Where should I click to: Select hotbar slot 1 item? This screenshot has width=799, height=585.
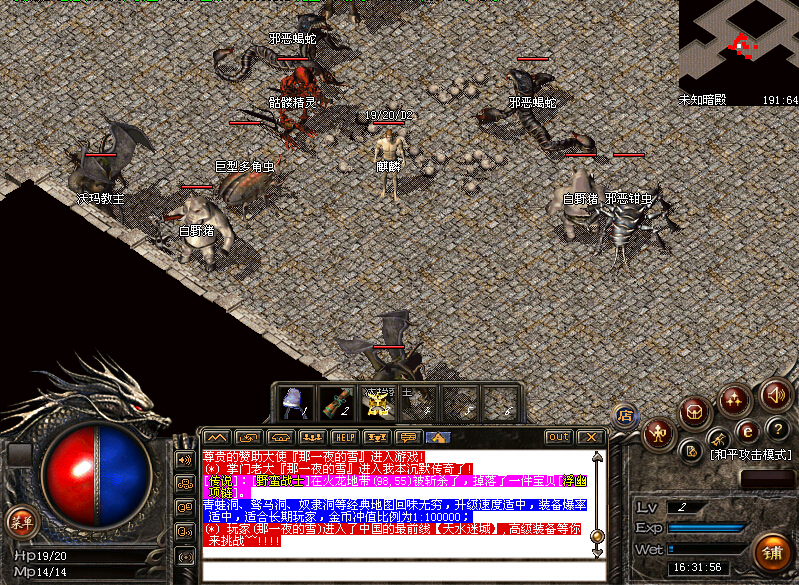(294, 402)
